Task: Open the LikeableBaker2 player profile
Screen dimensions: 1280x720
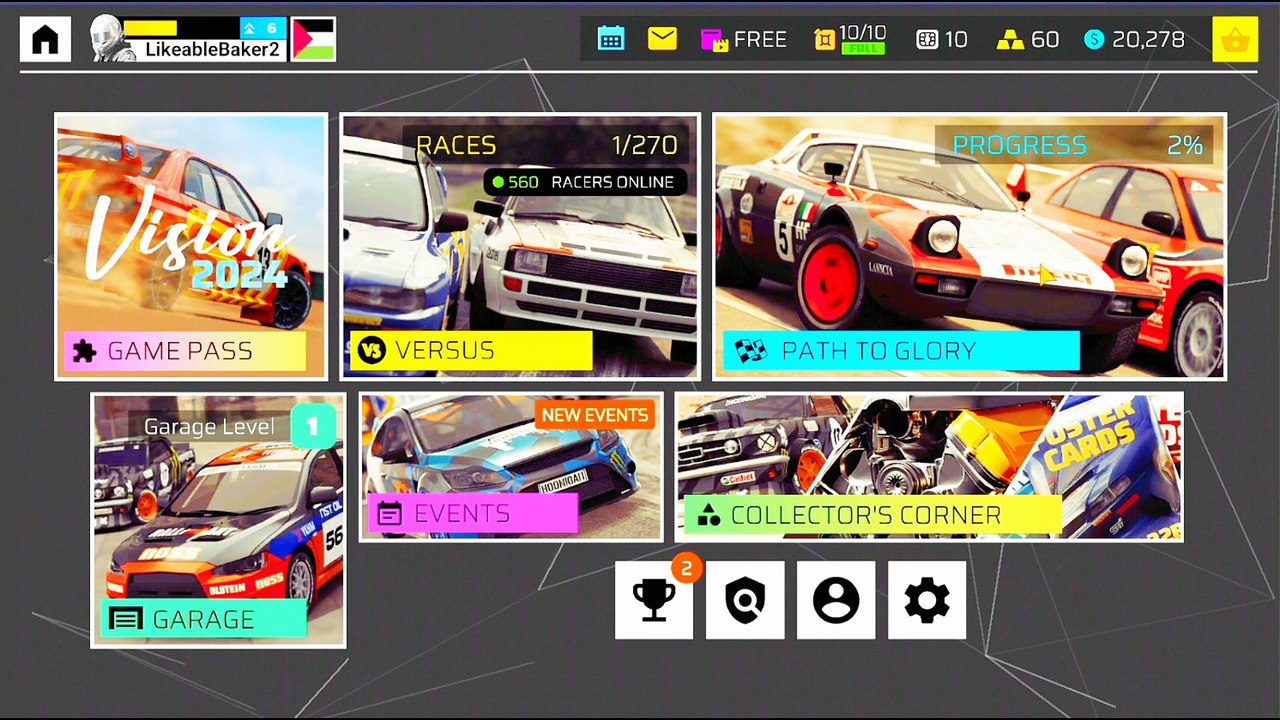Action: (188, 39)
